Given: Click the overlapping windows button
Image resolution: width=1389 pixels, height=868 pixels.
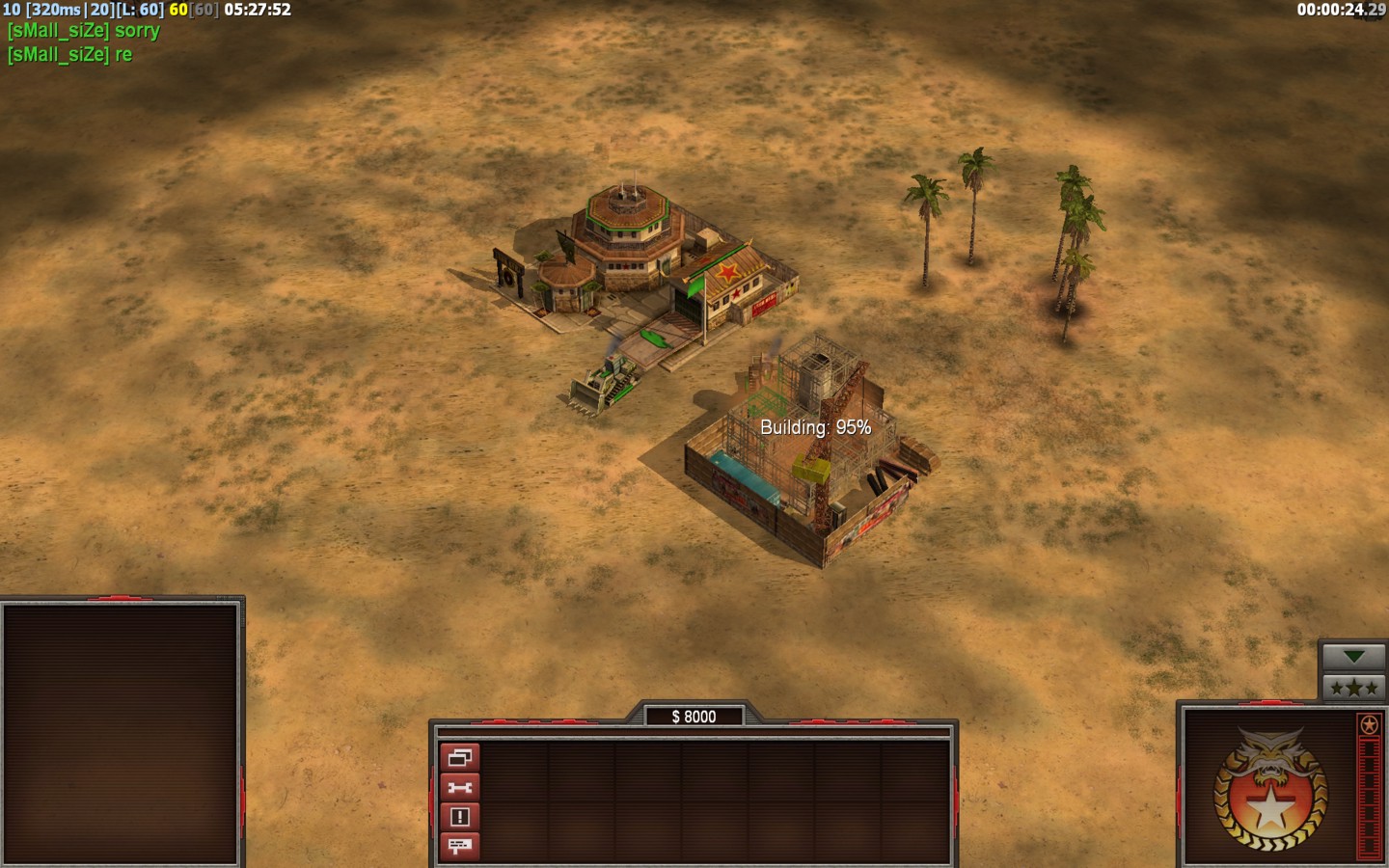Looking at the screenshot, I should click(x=459, y=758).
